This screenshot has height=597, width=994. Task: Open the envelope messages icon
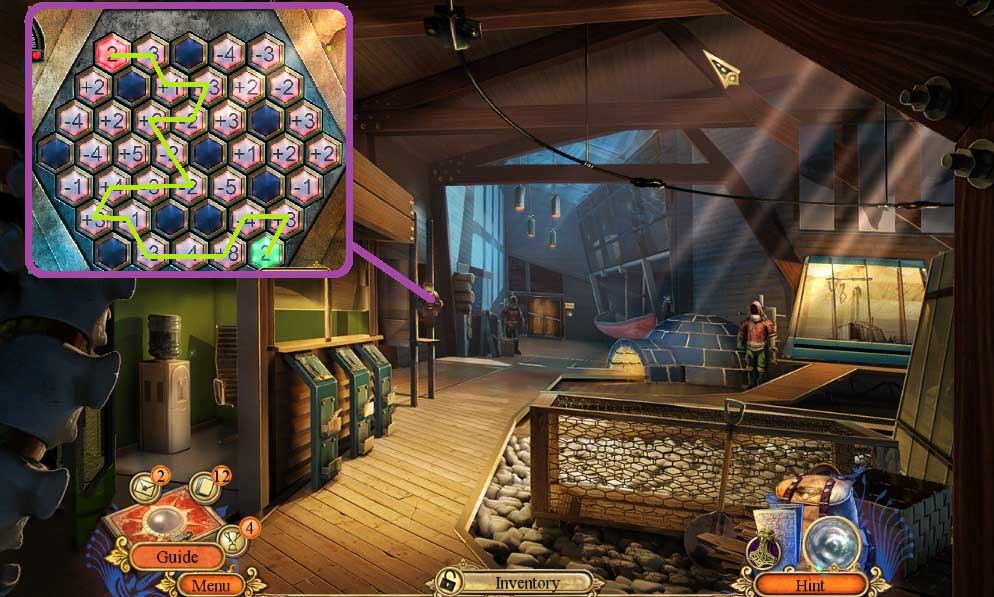(148, 487)
